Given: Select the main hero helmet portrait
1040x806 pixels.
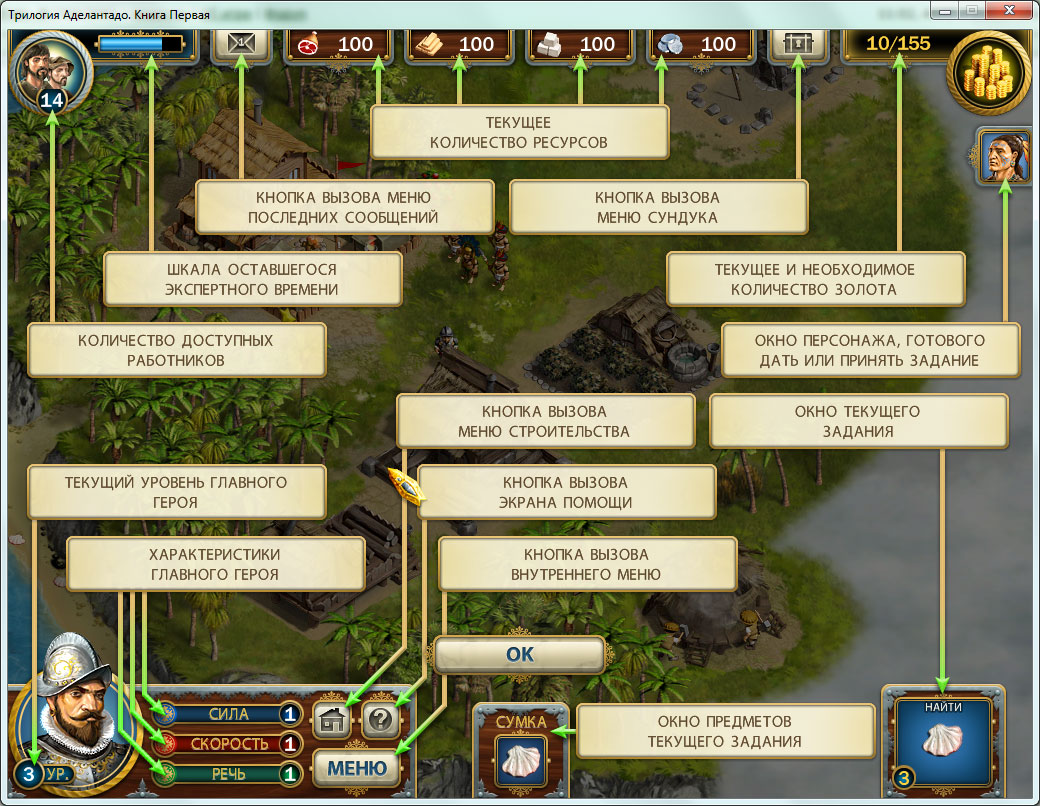Looking at the screenshot, I should click(x=70, y=710).
